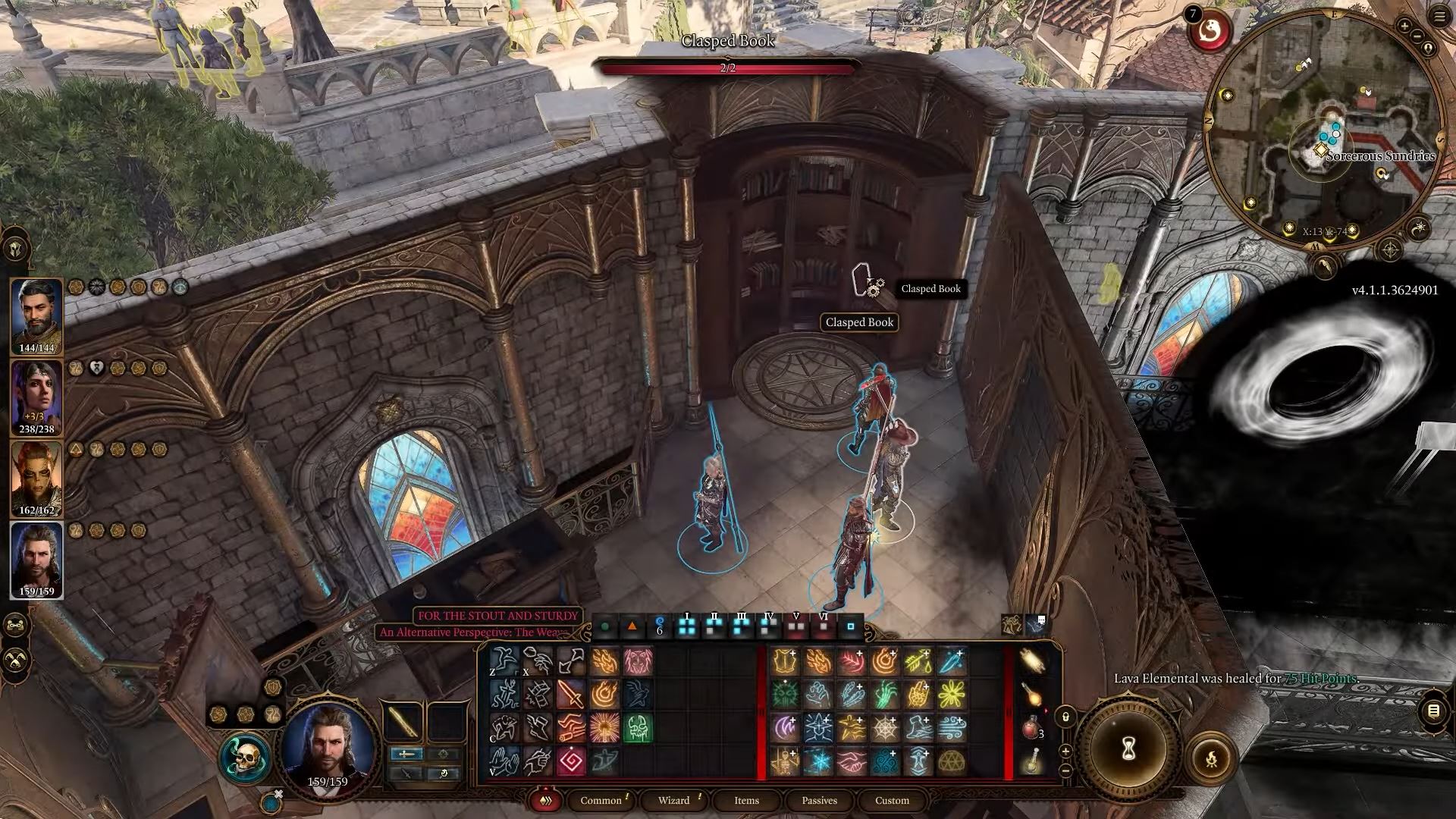Switch to the Common hotbar tab
The width and height of the screenshot is (1456, 819).
601,800
